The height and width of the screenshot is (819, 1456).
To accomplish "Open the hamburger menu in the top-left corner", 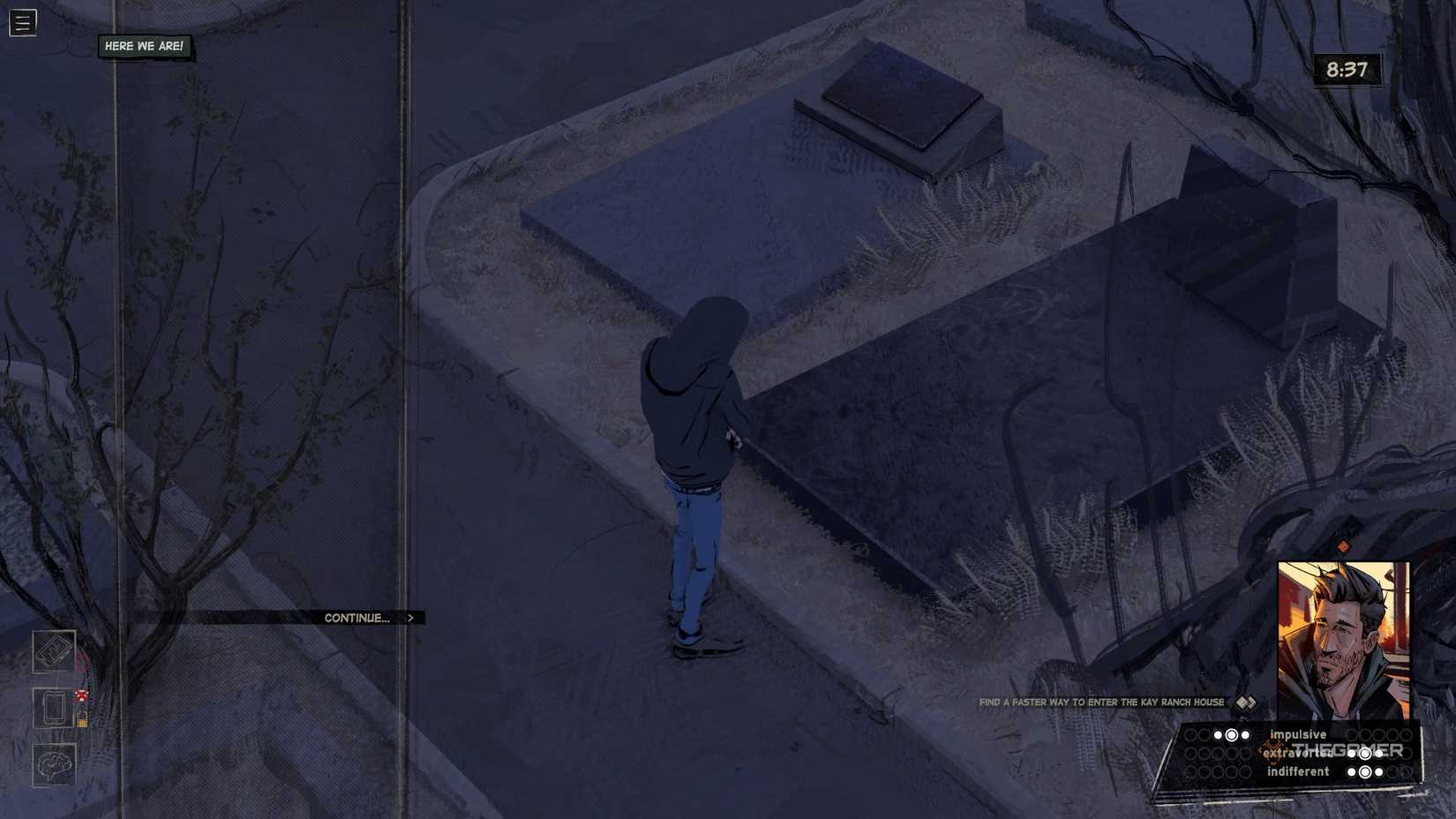I will (x=22, y=22).
